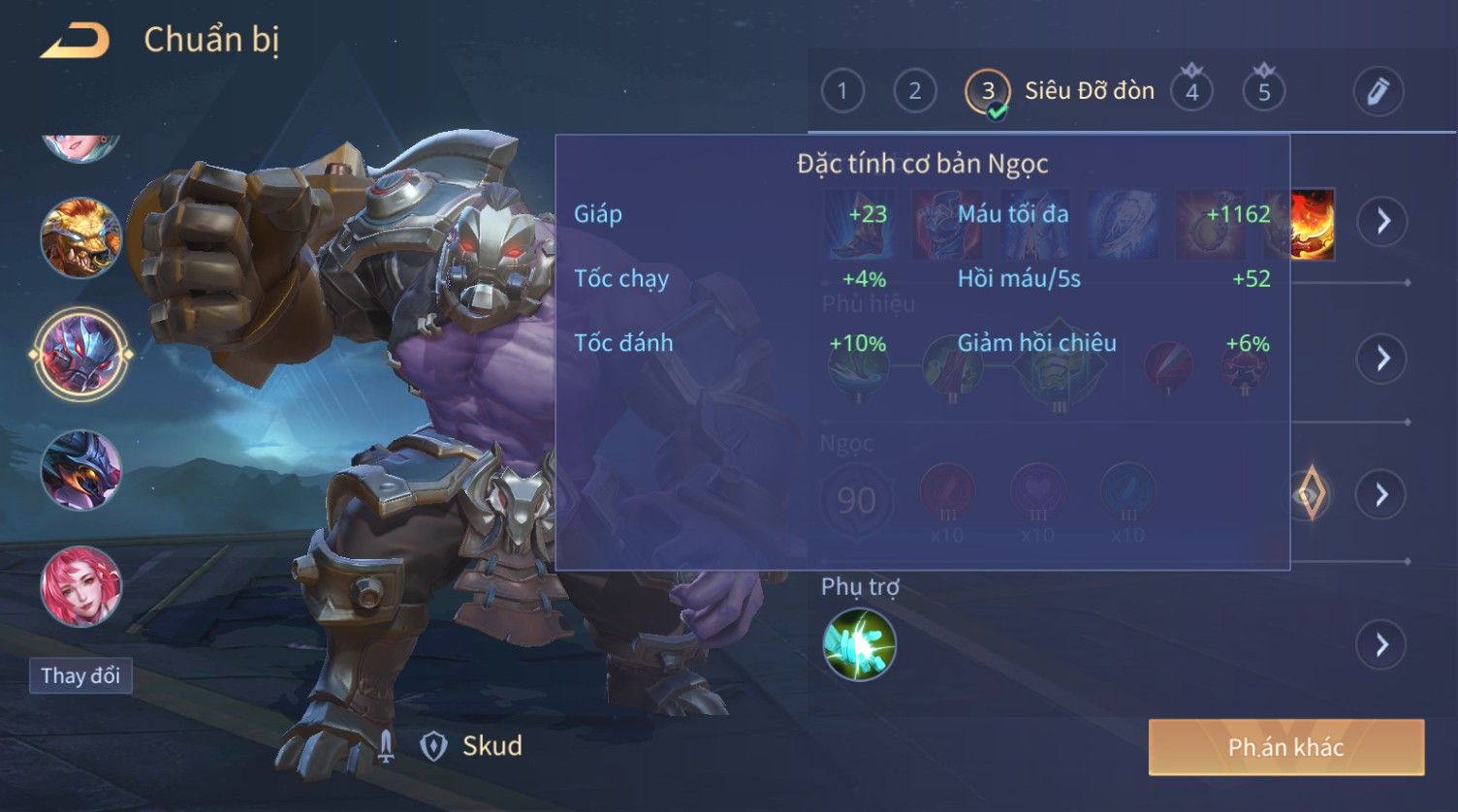
Task: Click the Phương án khác button
Action: 1285,747
